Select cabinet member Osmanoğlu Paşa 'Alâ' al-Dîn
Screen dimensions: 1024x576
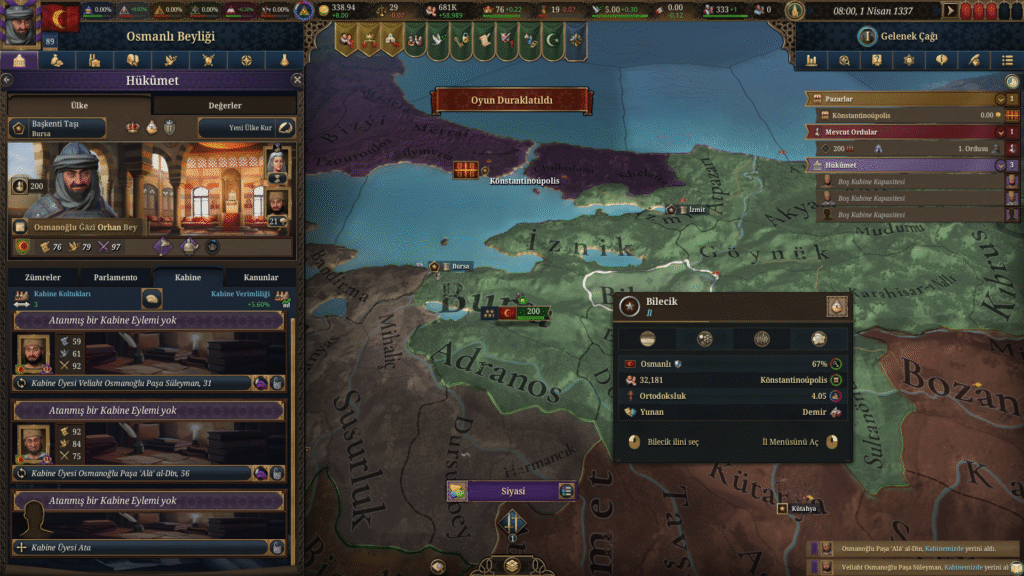click(135, 473)
